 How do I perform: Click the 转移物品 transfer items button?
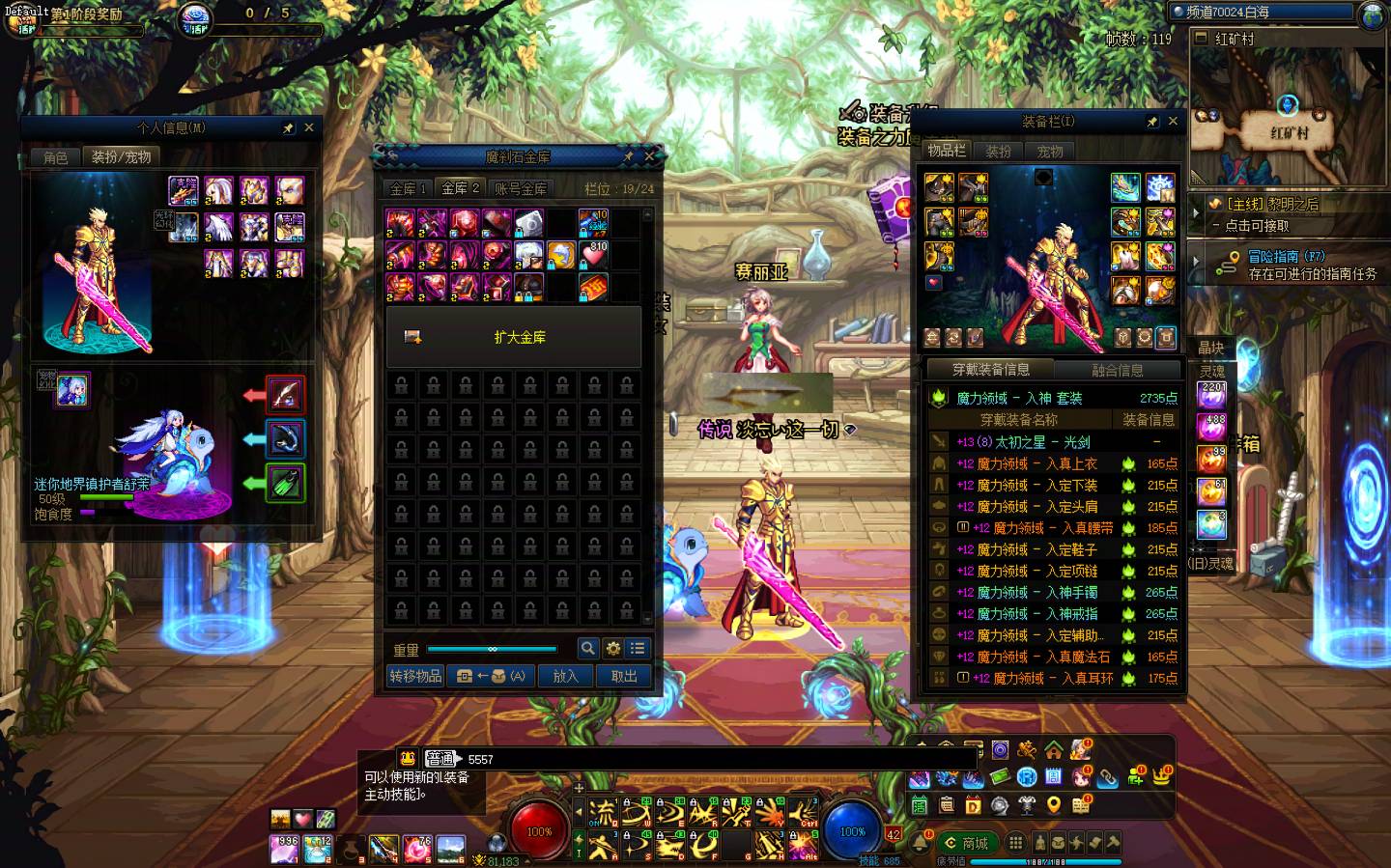tap(415, 676)
